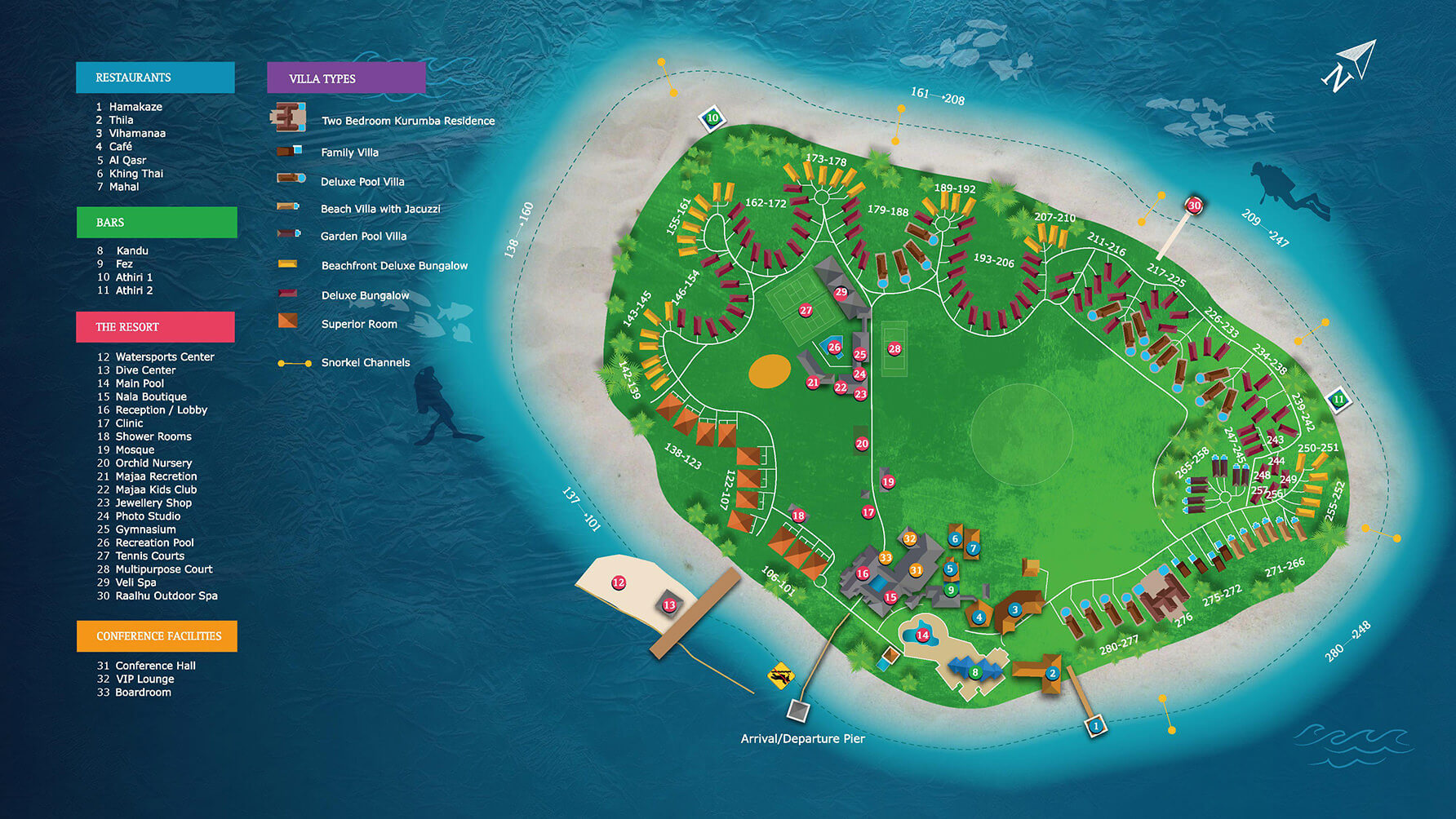The height and width of the screenshot is (819, 1456).
Task: Select Watersports Center marker 12
Action: click(619, 582)
